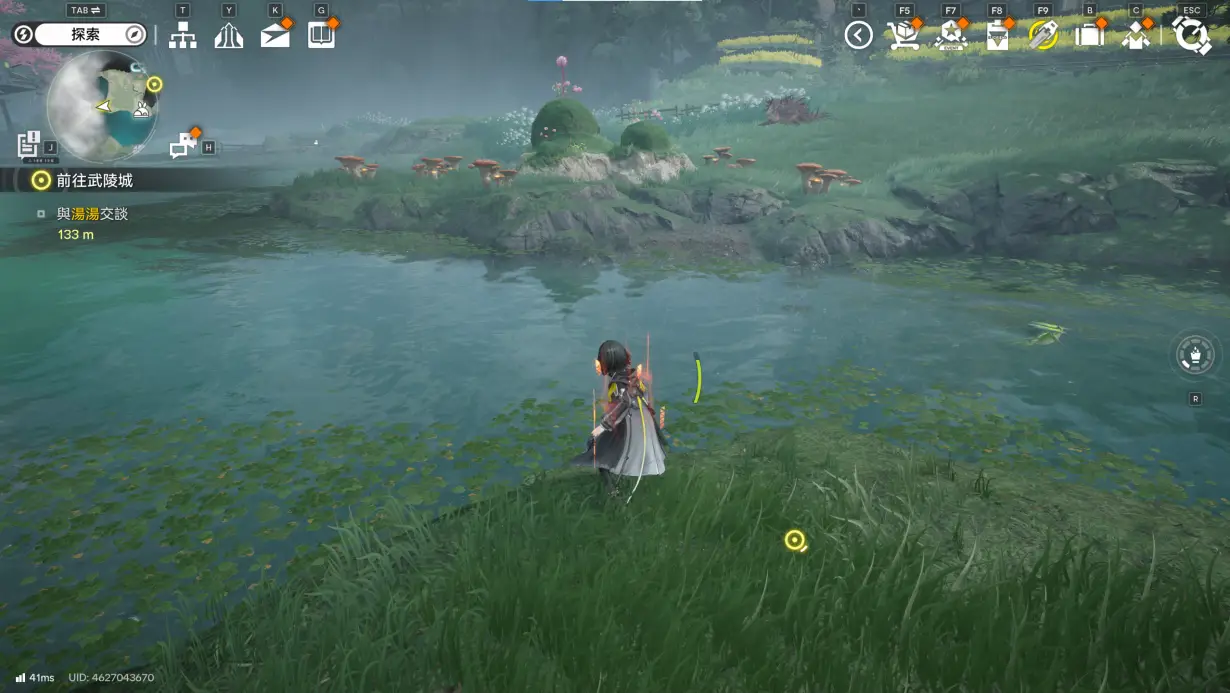Open the mail envelope icon
This screenshot has width=1230, height=693.
point(275,35)
